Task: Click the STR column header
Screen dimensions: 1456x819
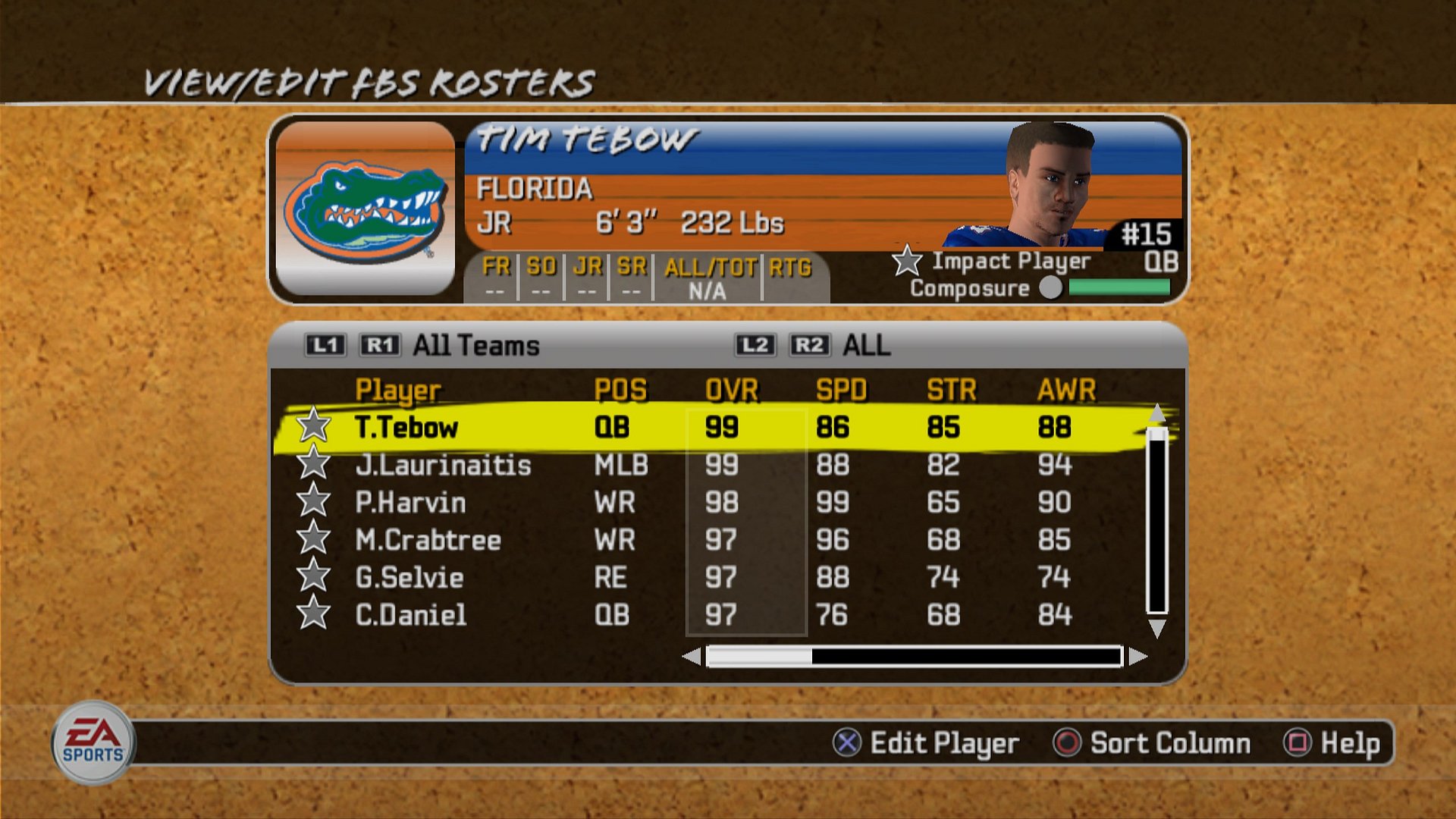Action: click(951, 390)
